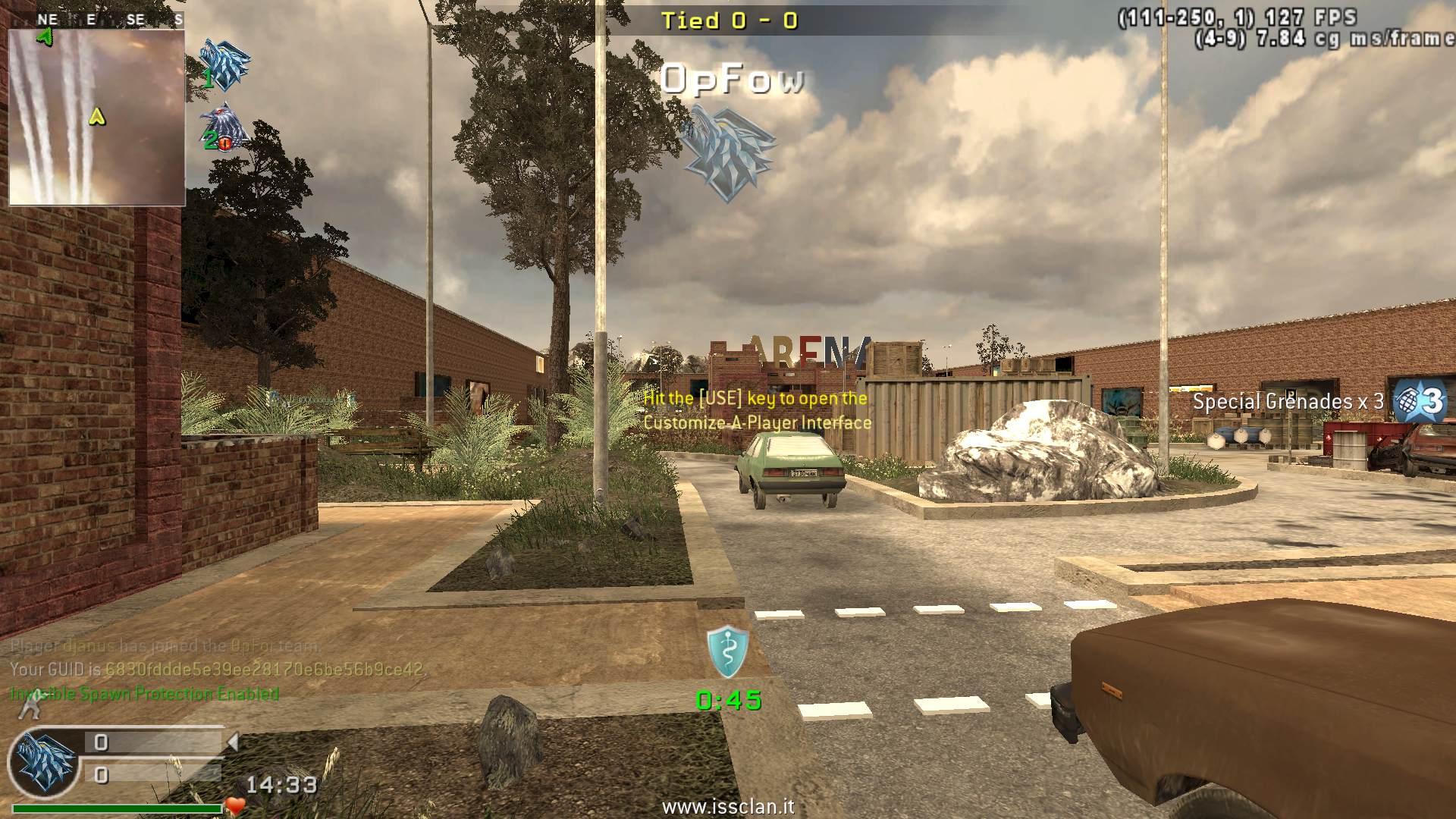Select the small wolf team icon beside the minimap
The width and height of the screenshot is (1456, 819).
[x=224, y=64]
